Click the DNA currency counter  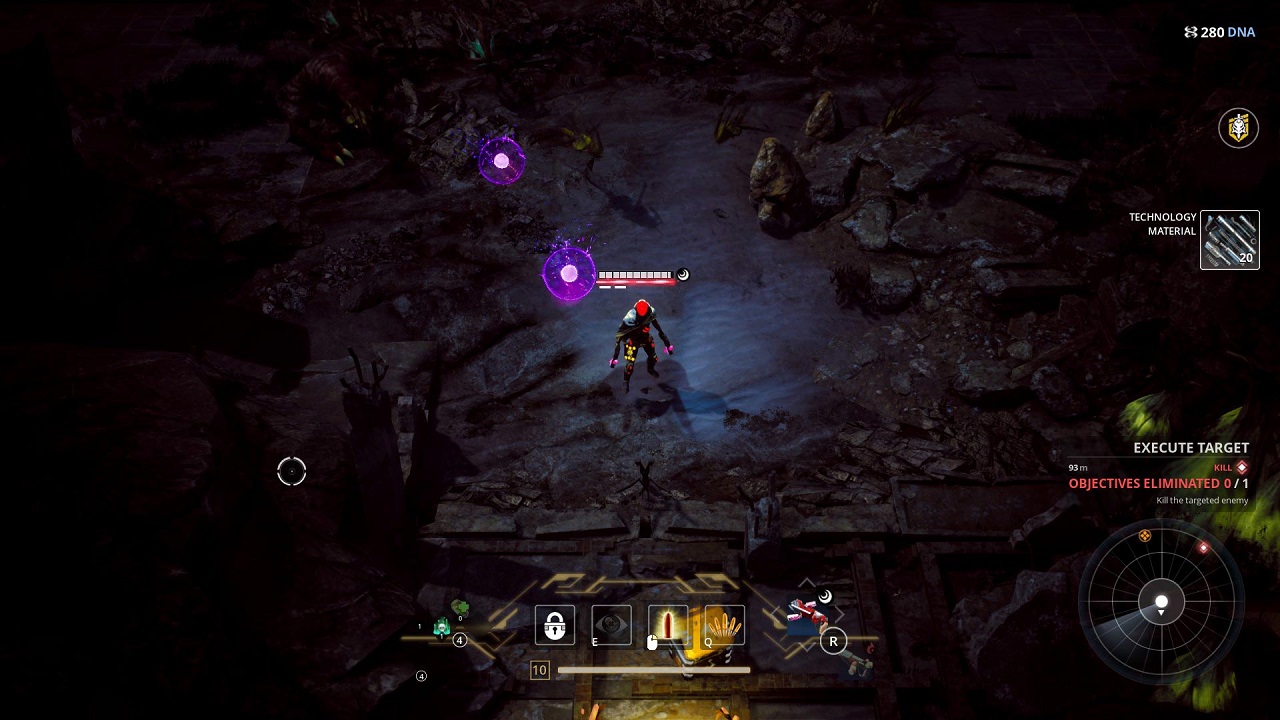coord(1219,32)
